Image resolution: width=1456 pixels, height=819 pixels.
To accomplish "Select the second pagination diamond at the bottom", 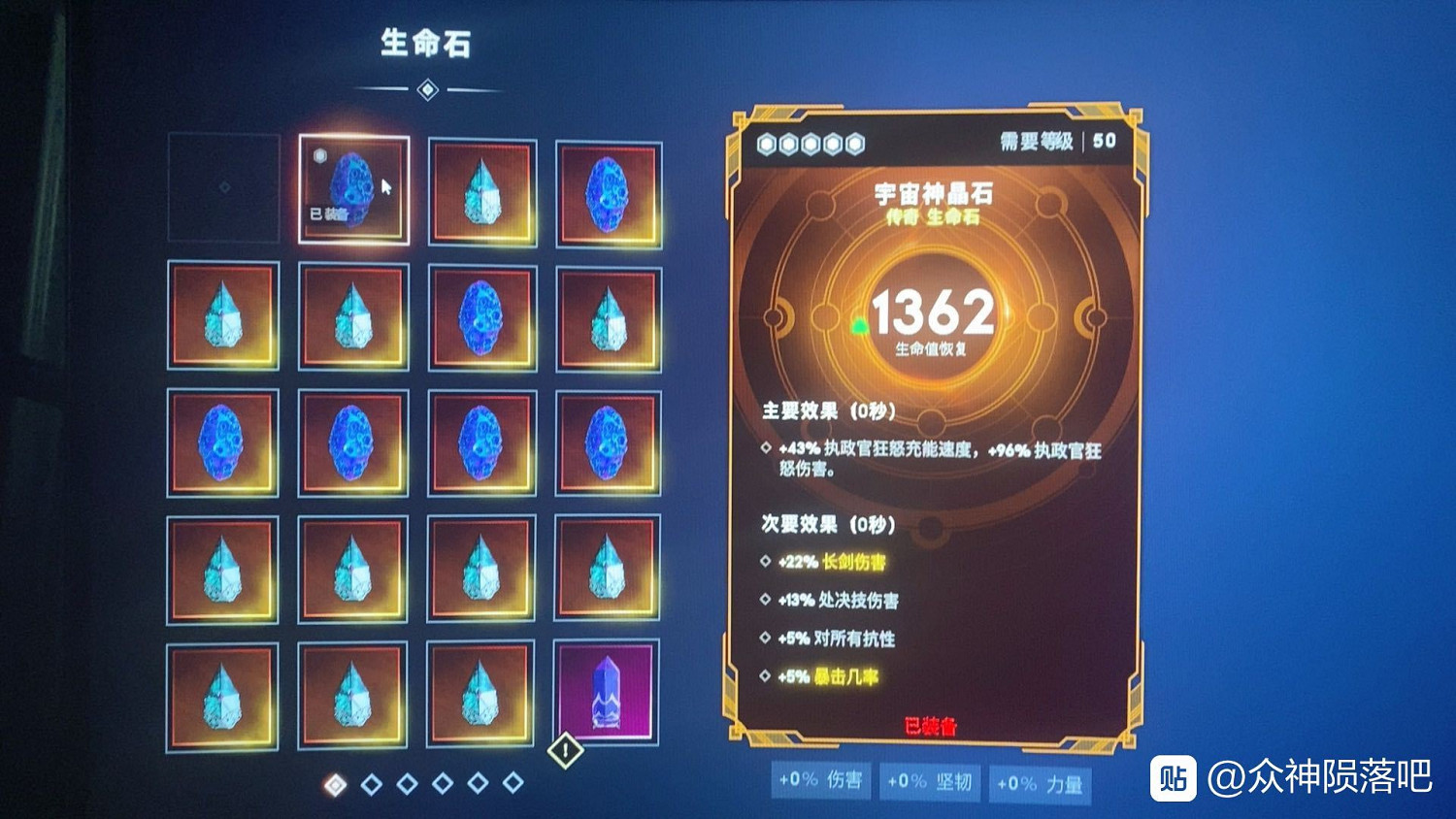I will (371, 782).
